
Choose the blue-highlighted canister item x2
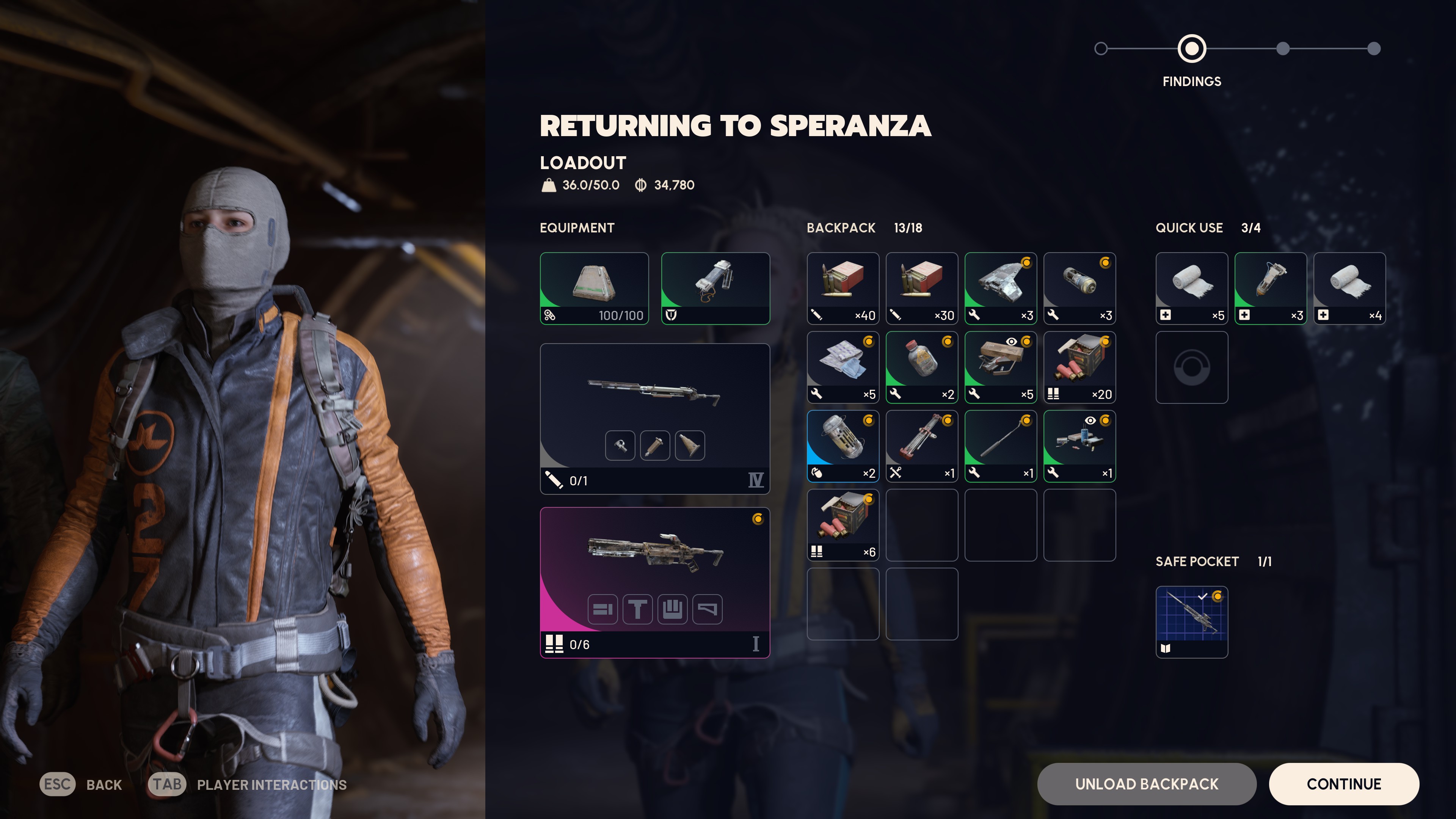click(843, 446)
